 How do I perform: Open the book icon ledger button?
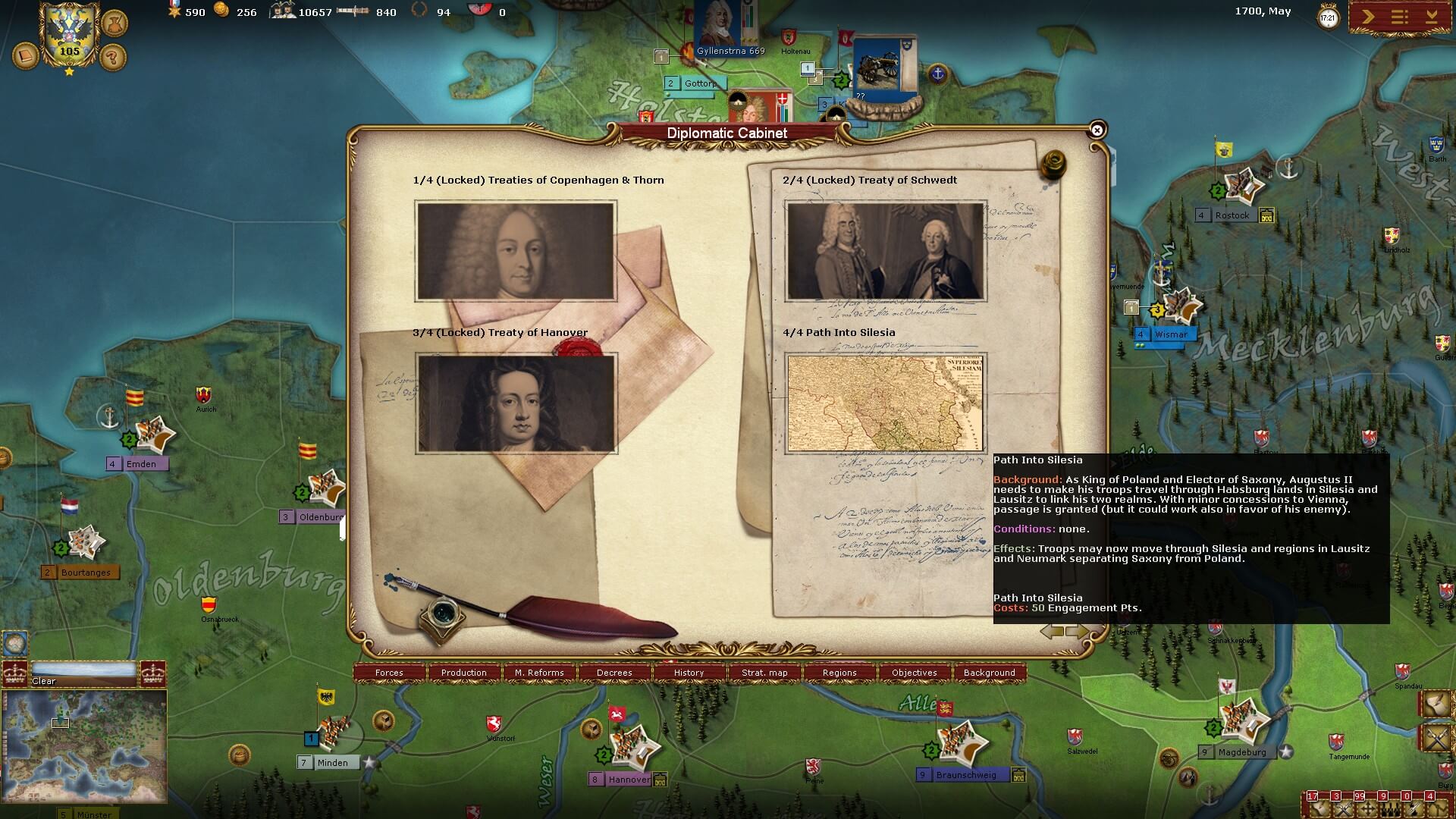tap(25, 56)
